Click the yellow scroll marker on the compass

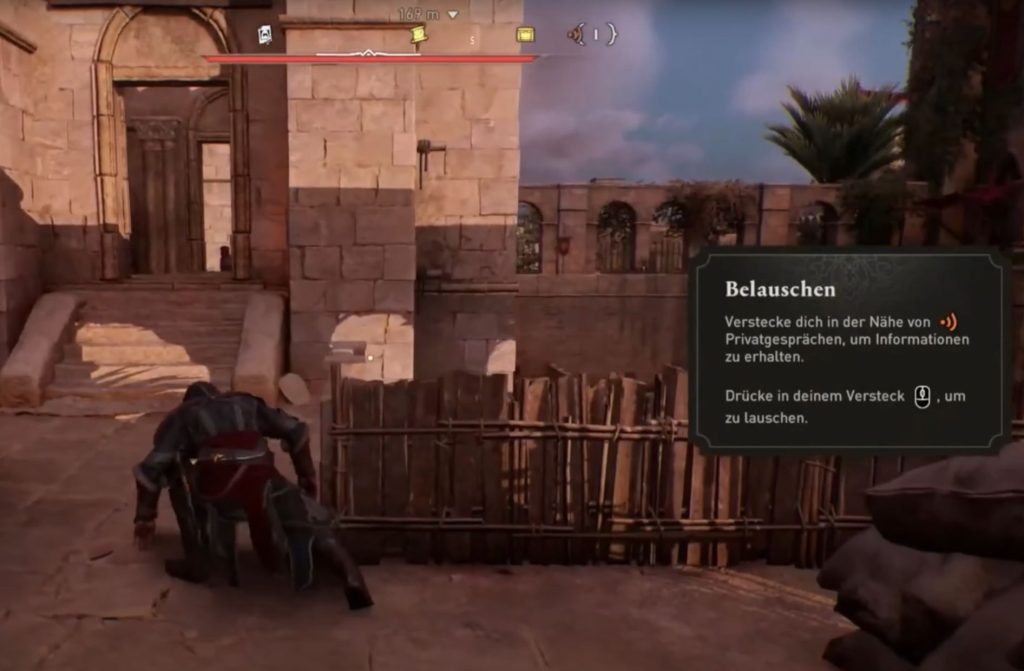[x=418, y=35]
